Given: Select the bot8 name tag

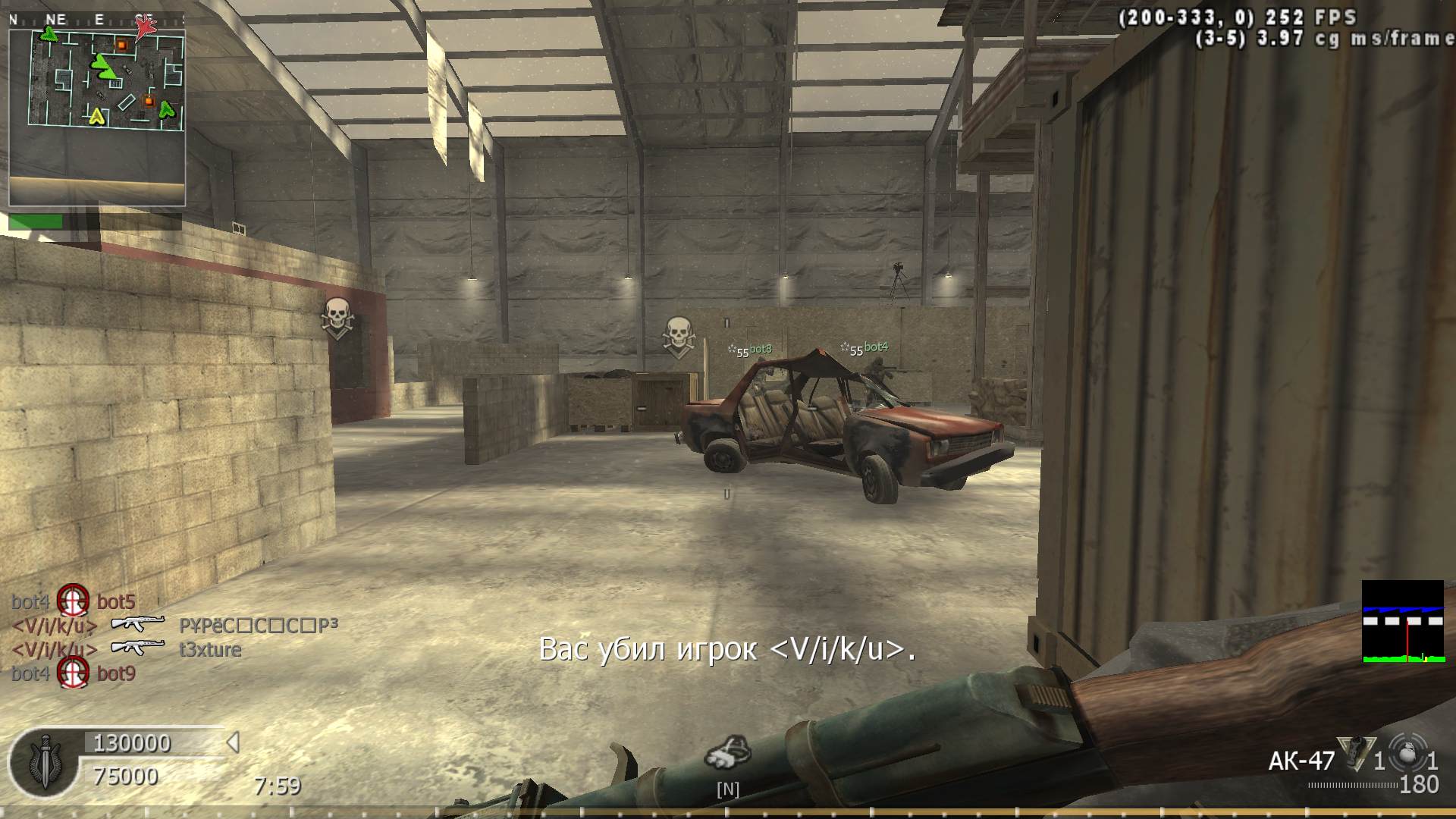Looking at the screenshot, I should click(760, 349).
